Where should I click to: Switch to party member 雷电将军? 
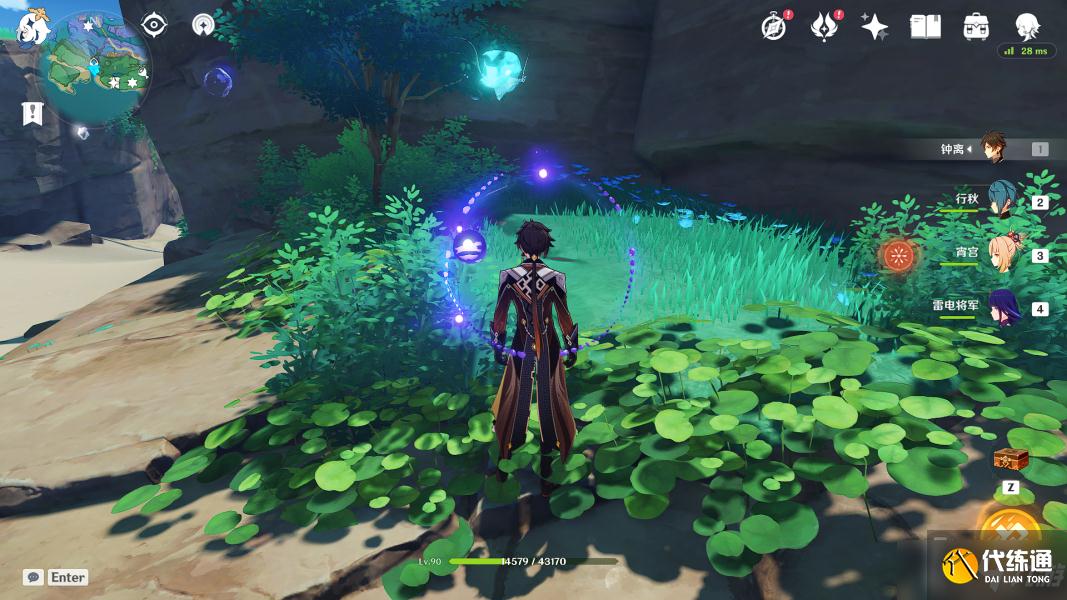coord(1003,307)
